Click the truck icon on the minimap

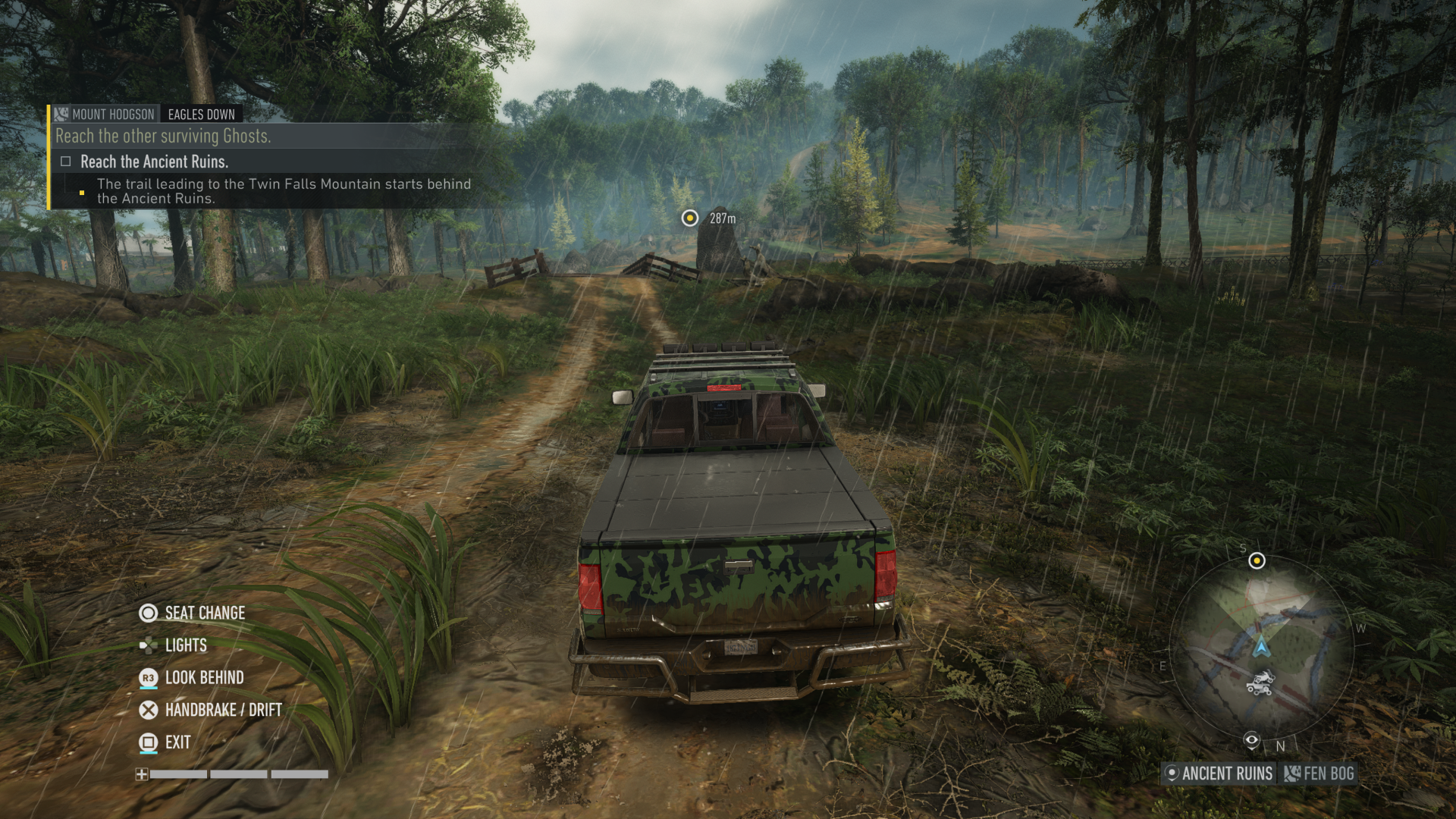click(1258, 689)
